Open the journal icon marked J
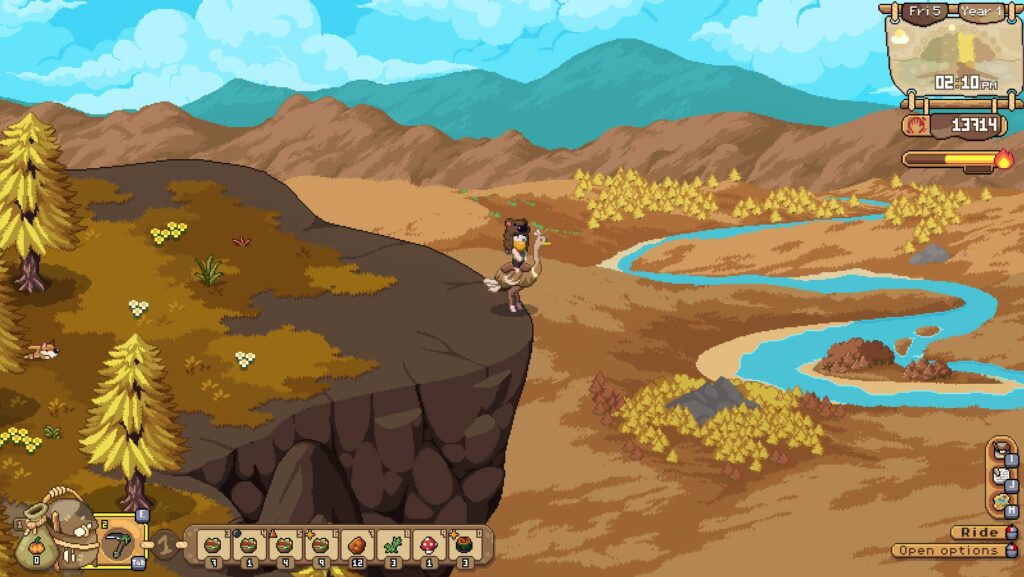The width and height of the screenshot is (1024, 577). pos(999,477)
